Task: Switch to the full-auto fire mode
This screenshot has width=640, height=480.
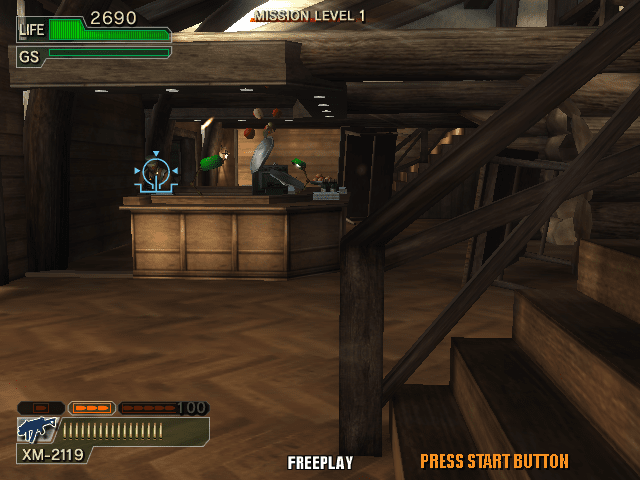Action: (x=150, y=408)
